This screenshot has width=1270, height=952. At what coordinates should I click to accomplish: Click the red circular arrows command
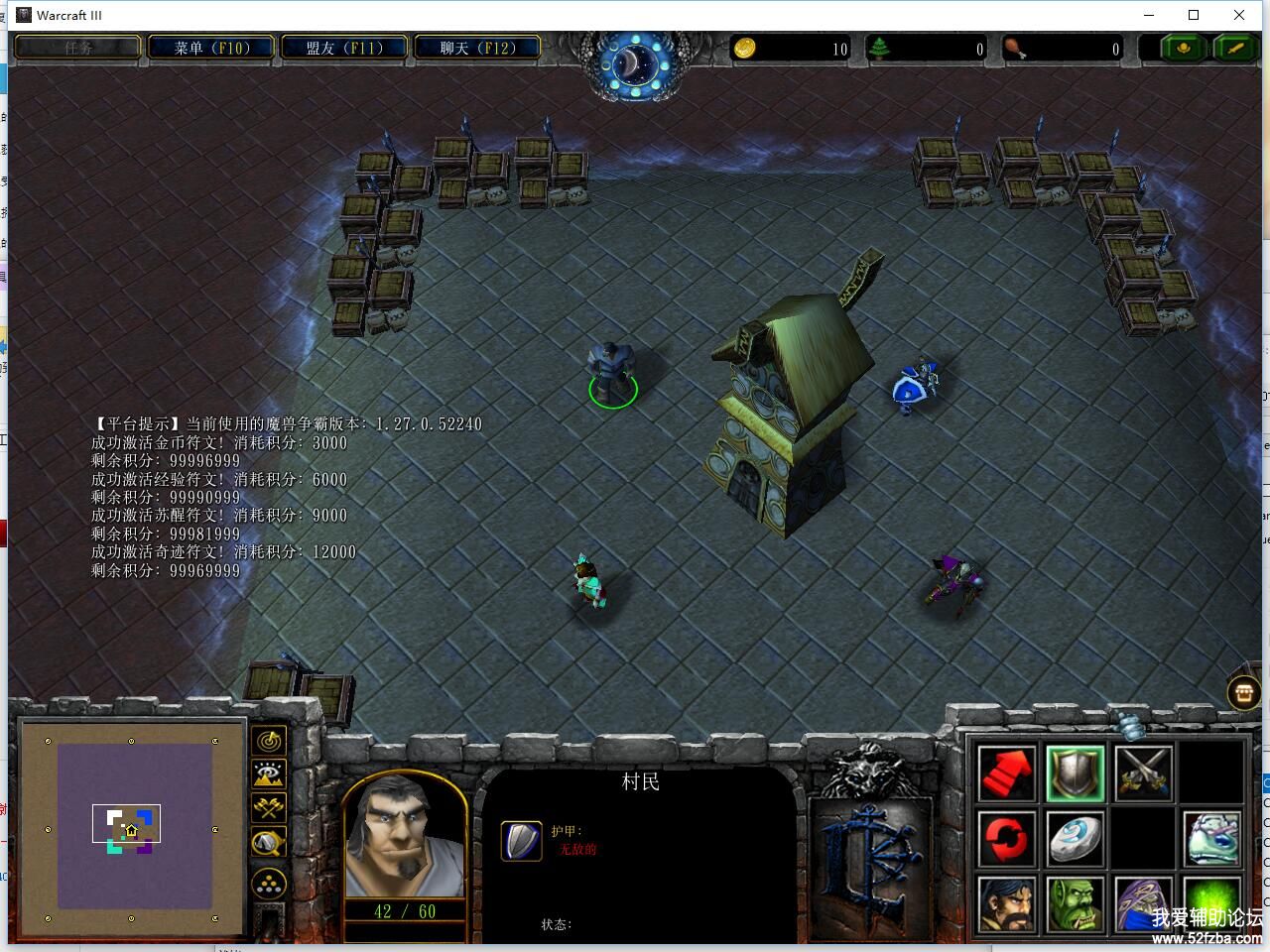pyautogui.click(x=1007, y=839)
